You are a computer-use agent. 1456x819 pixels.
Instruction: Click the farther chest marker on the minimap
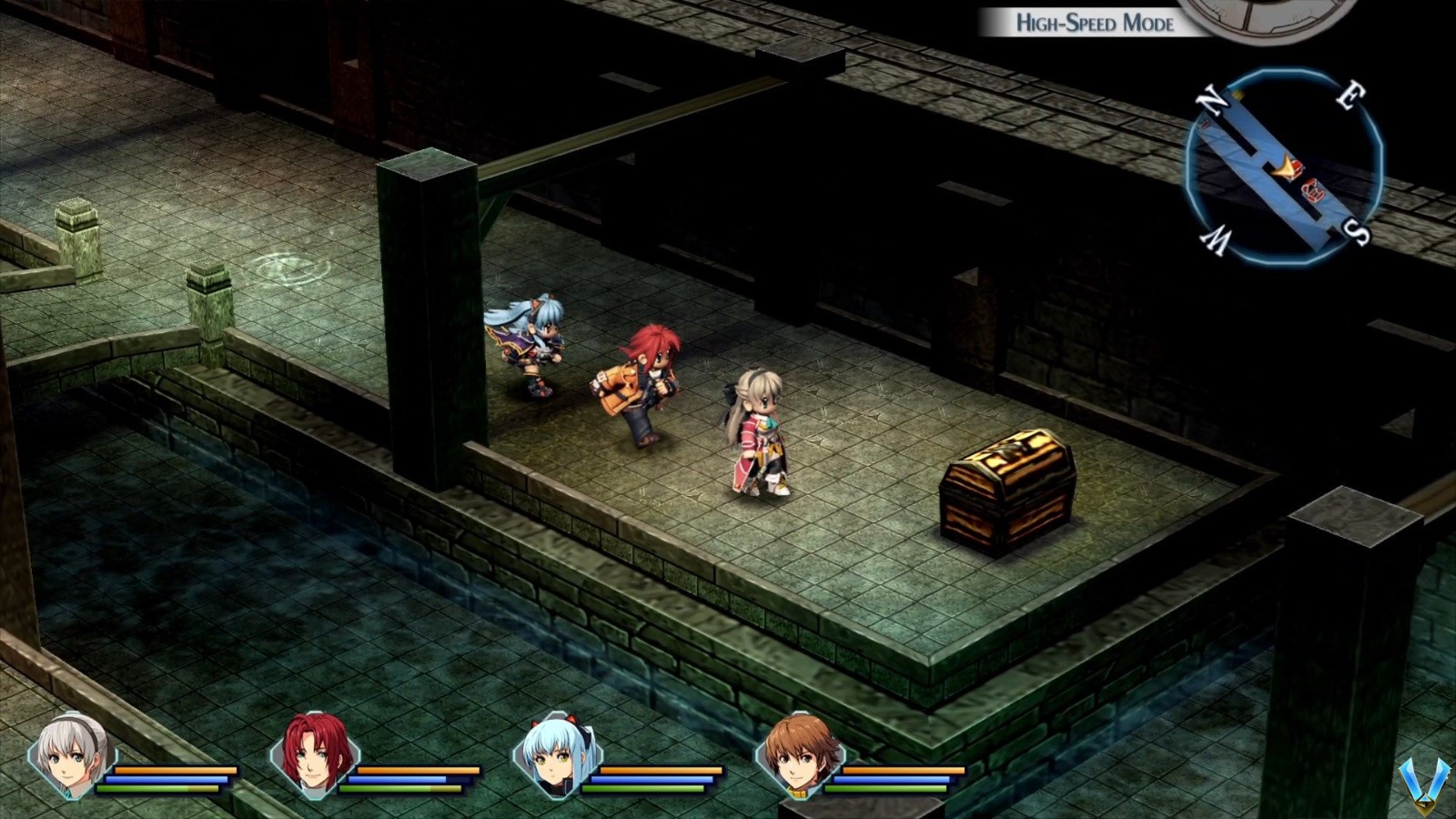[1313, 191]
